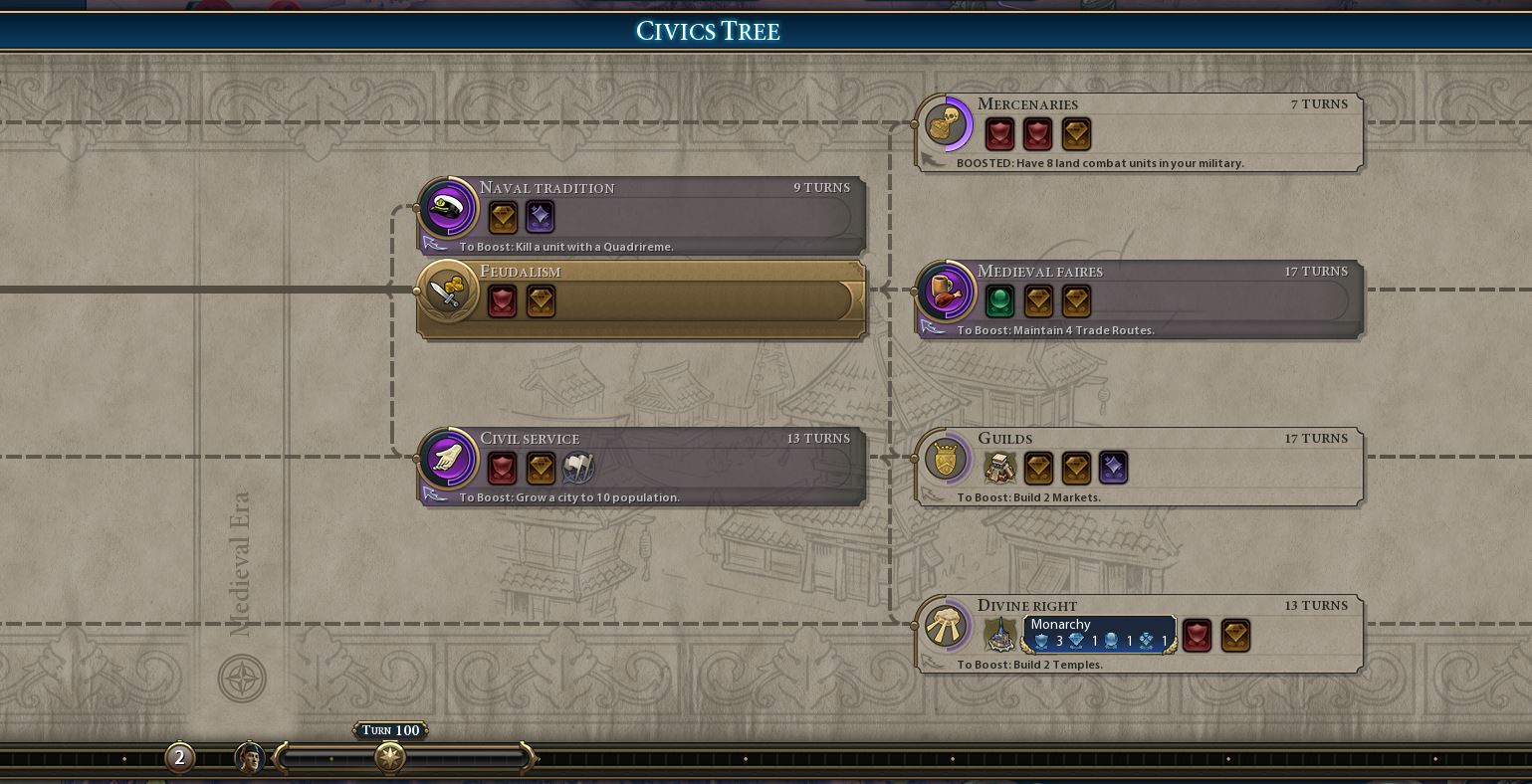
Task: Click the building unlock icon in Guilds
Action: [999, 468]
